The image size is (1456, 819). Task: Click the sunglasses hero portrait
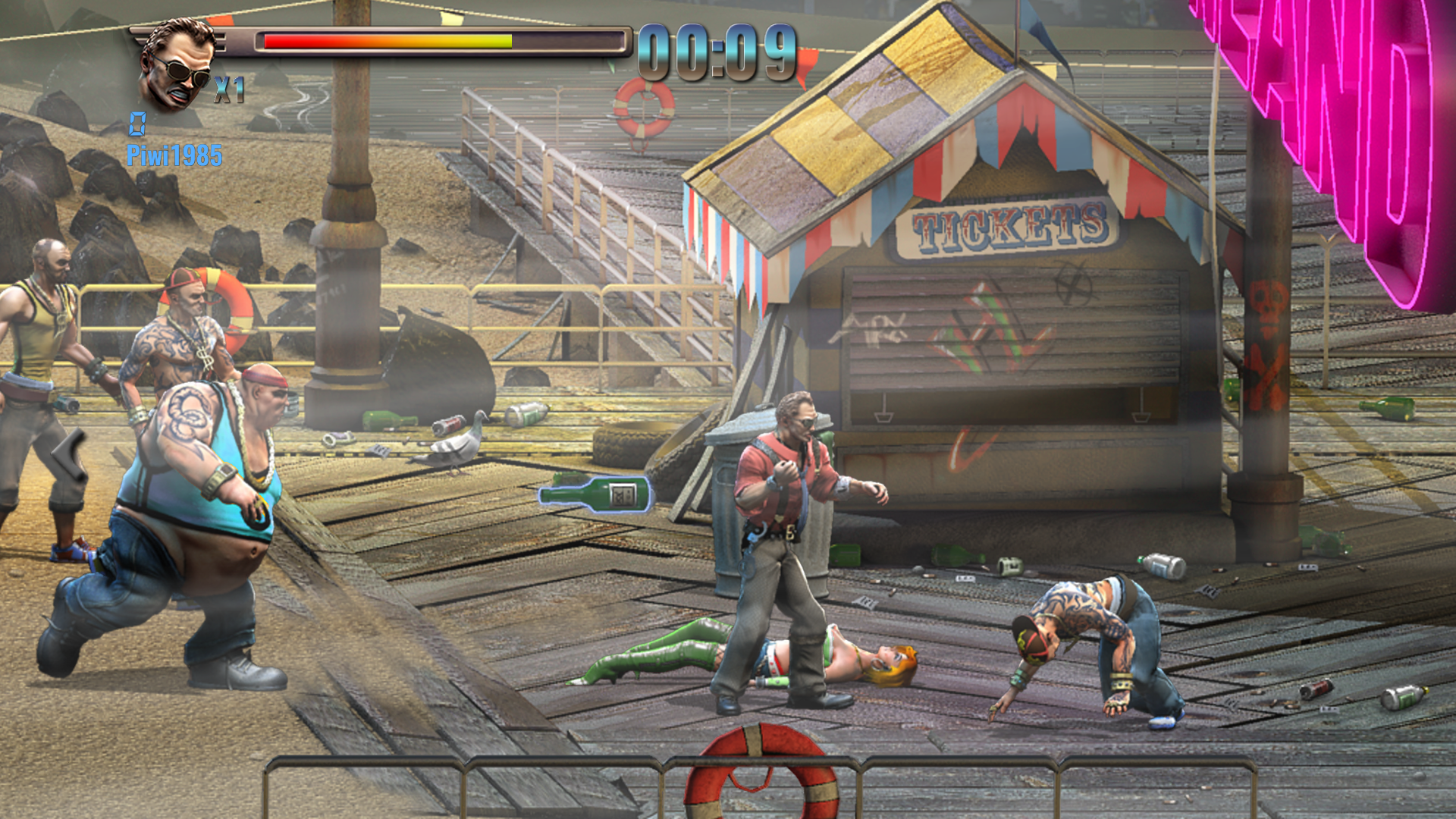(x=177, y=66)
